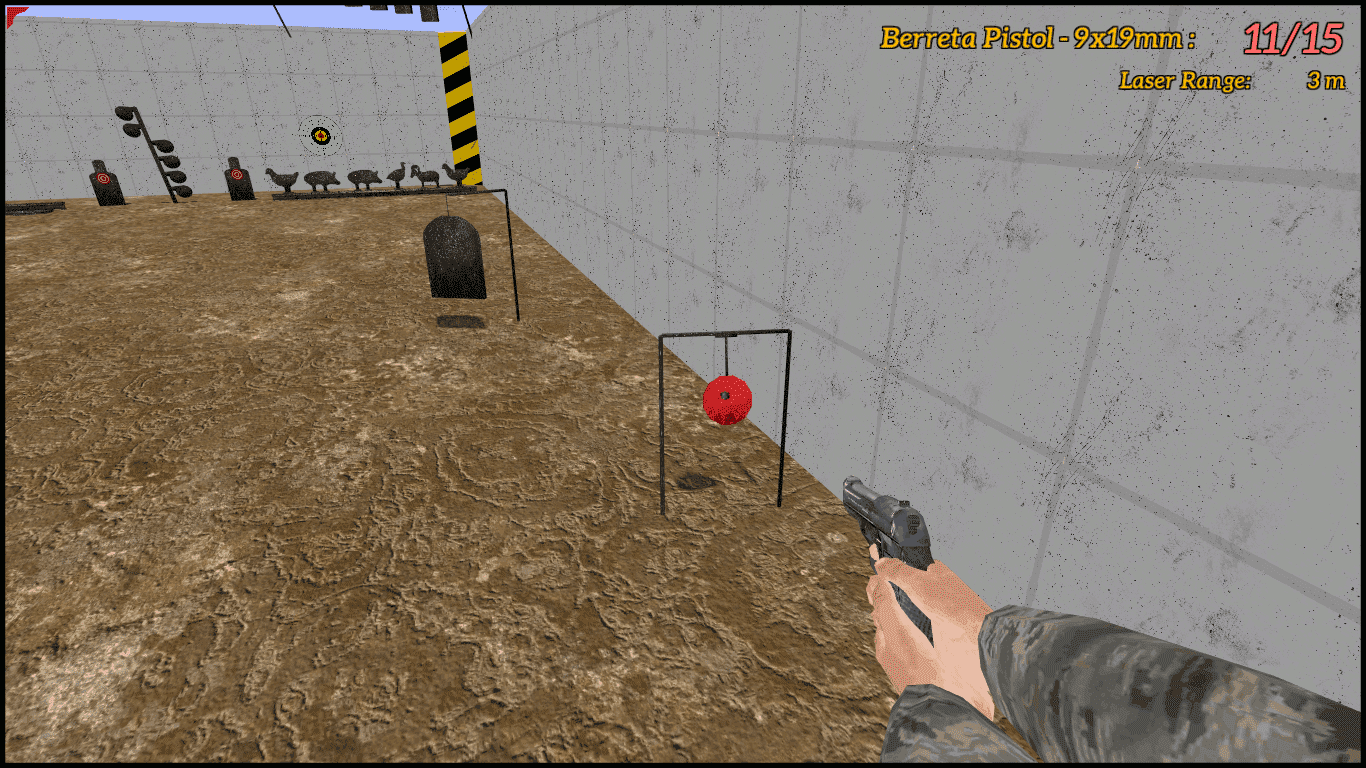Hit the ram silhouette at the rail's end

tap(427, 177)
